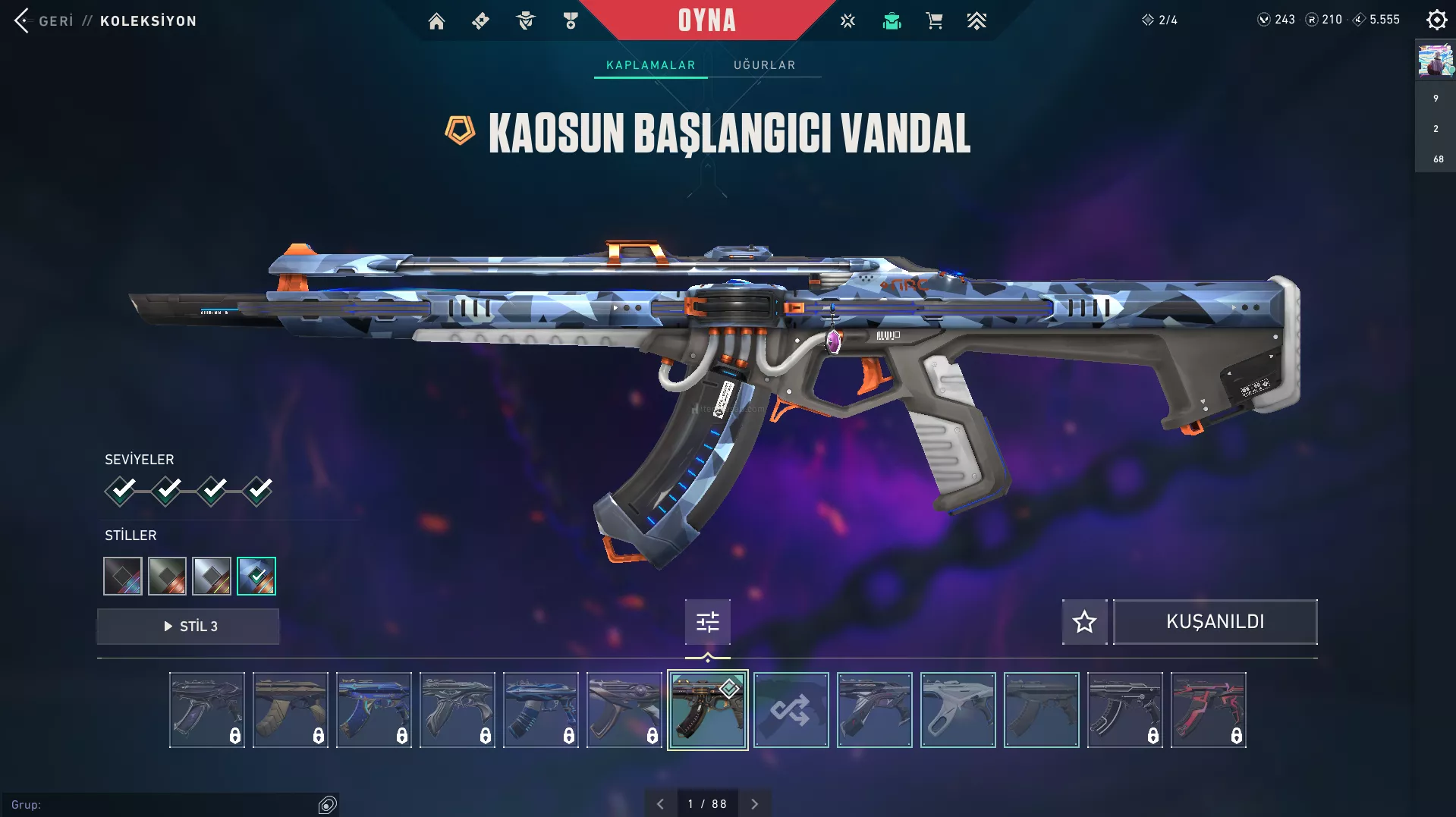Click the KUŞANILDI equipped button
The width and height of the screenshot is (1456, 817).
(x=1215, y=622)
